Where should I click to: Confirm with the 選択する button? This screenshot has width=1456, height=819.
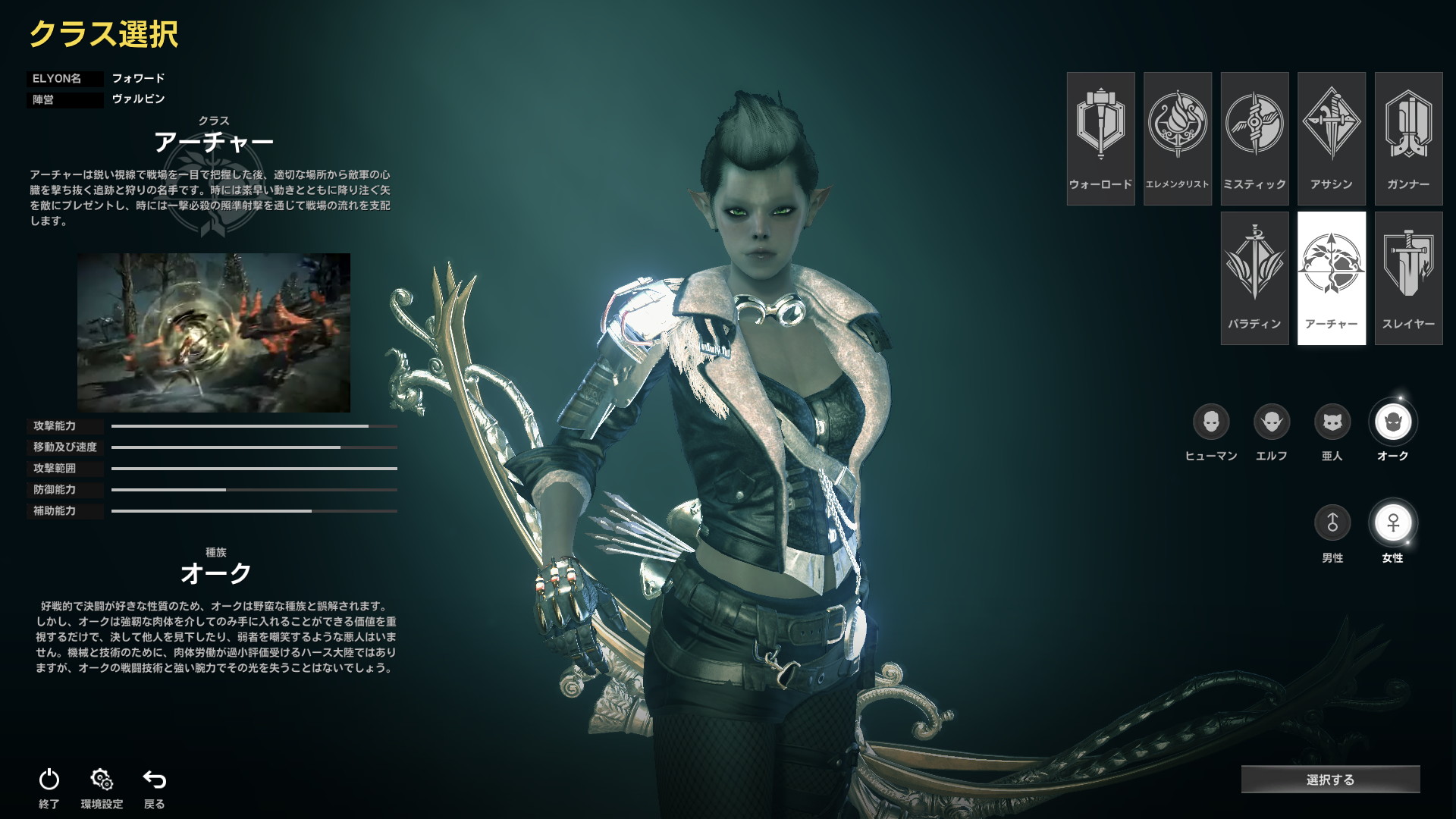tap(1330, 780)
